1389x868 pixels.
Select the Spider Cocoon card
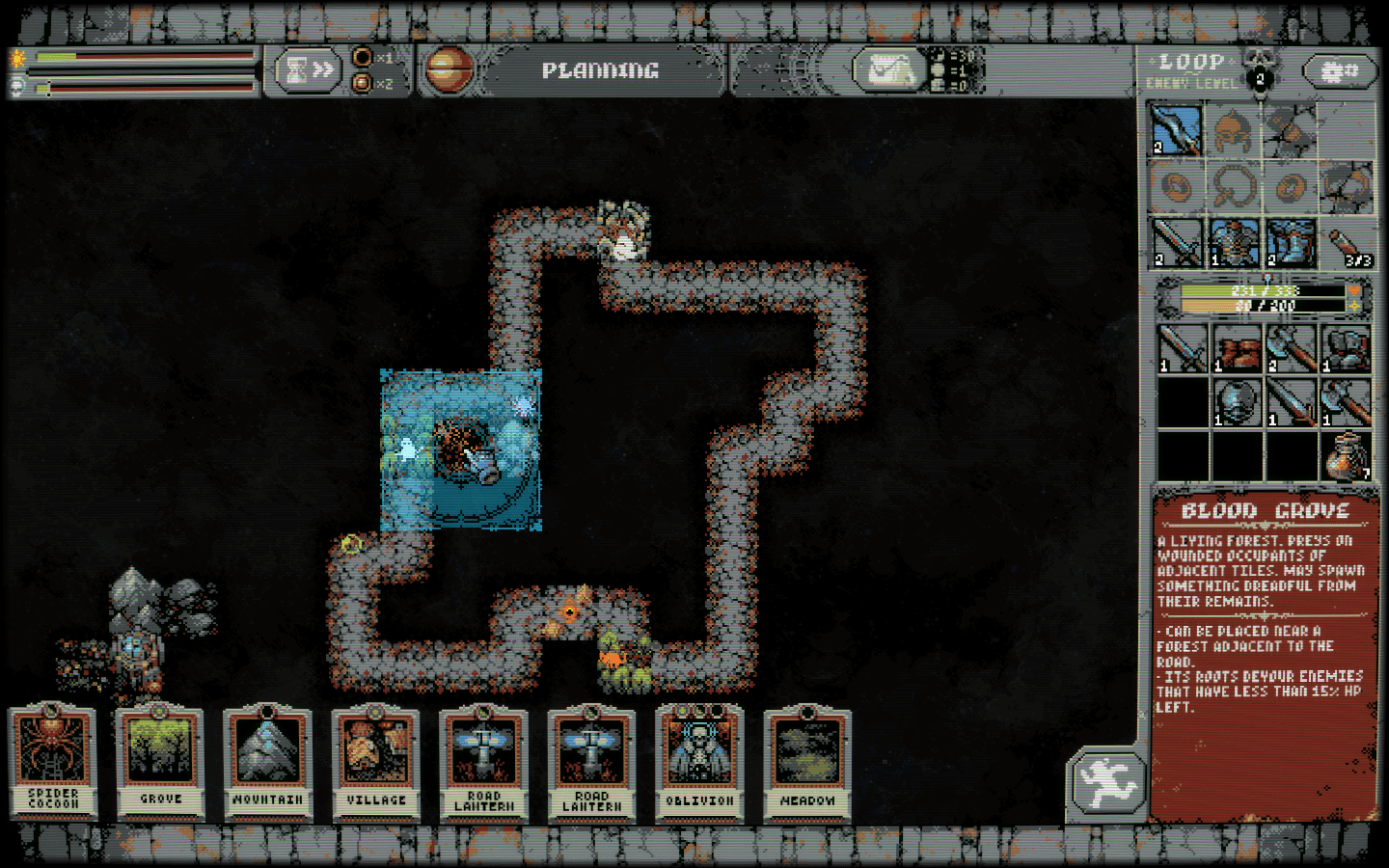[x=53, y=762]
